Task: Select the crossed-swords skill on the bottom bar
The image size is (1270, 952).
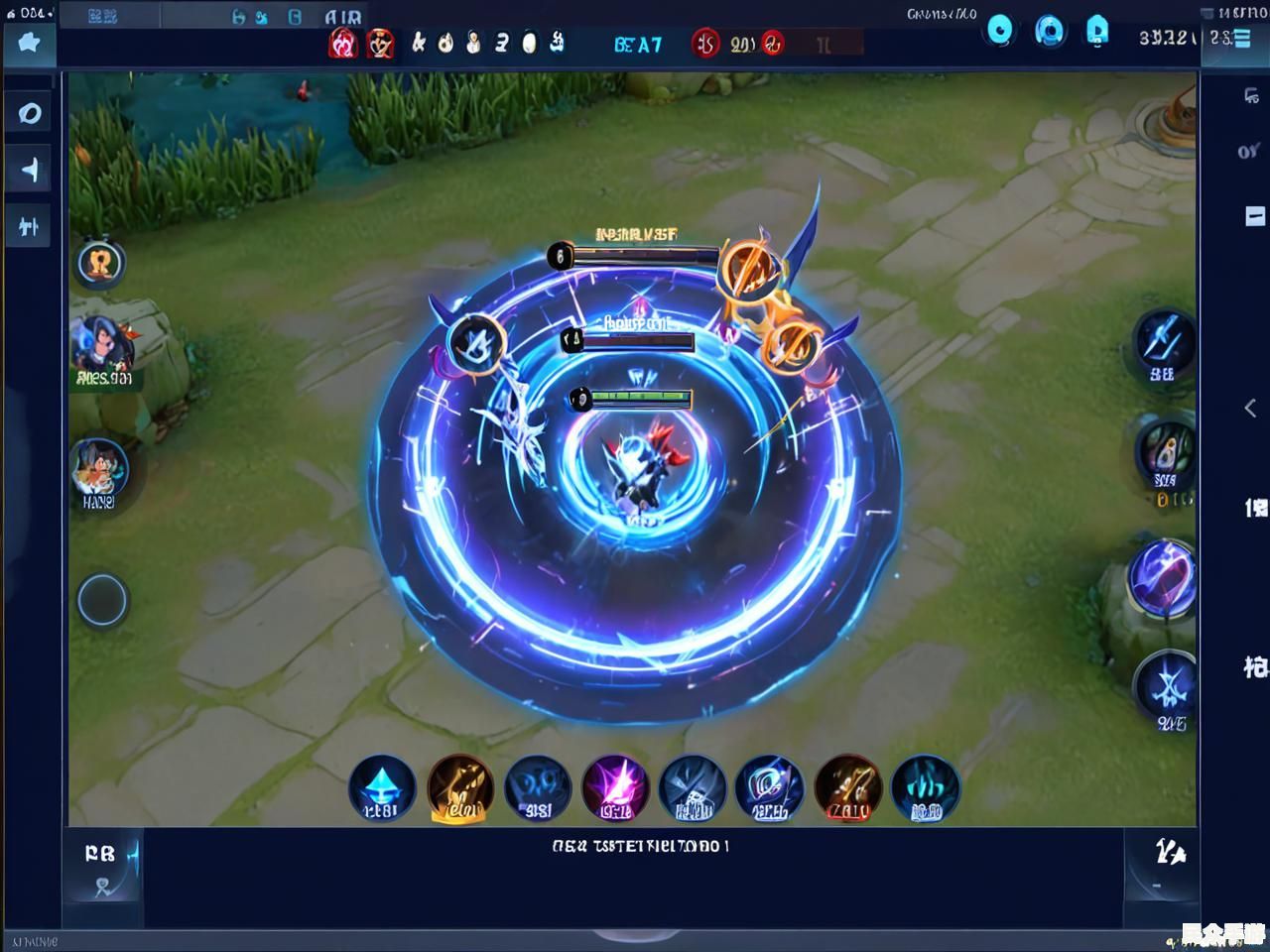Action: click(846, 788)
